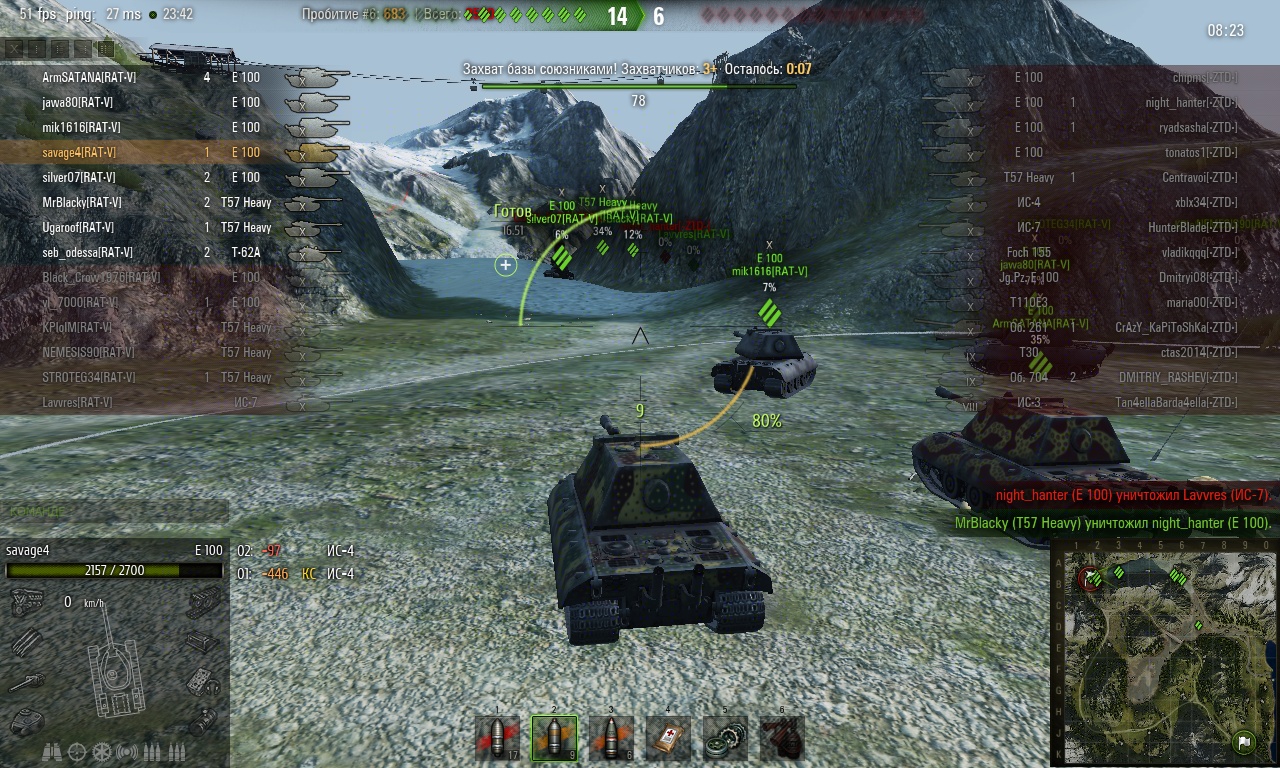This screenshot has height=768, width=1280.
Task: Select ArmSATANA in the allied team list
Action: 89,77
